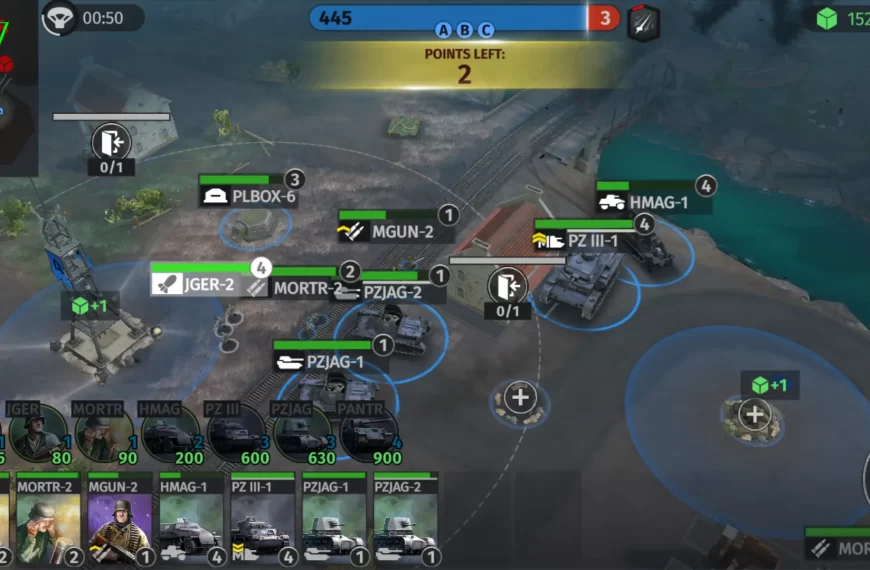Viewport: 870px width, 570px height.
Task: Click the garrison door icon showing 0/1 near red-roofed house
Action: pos(508,287)
